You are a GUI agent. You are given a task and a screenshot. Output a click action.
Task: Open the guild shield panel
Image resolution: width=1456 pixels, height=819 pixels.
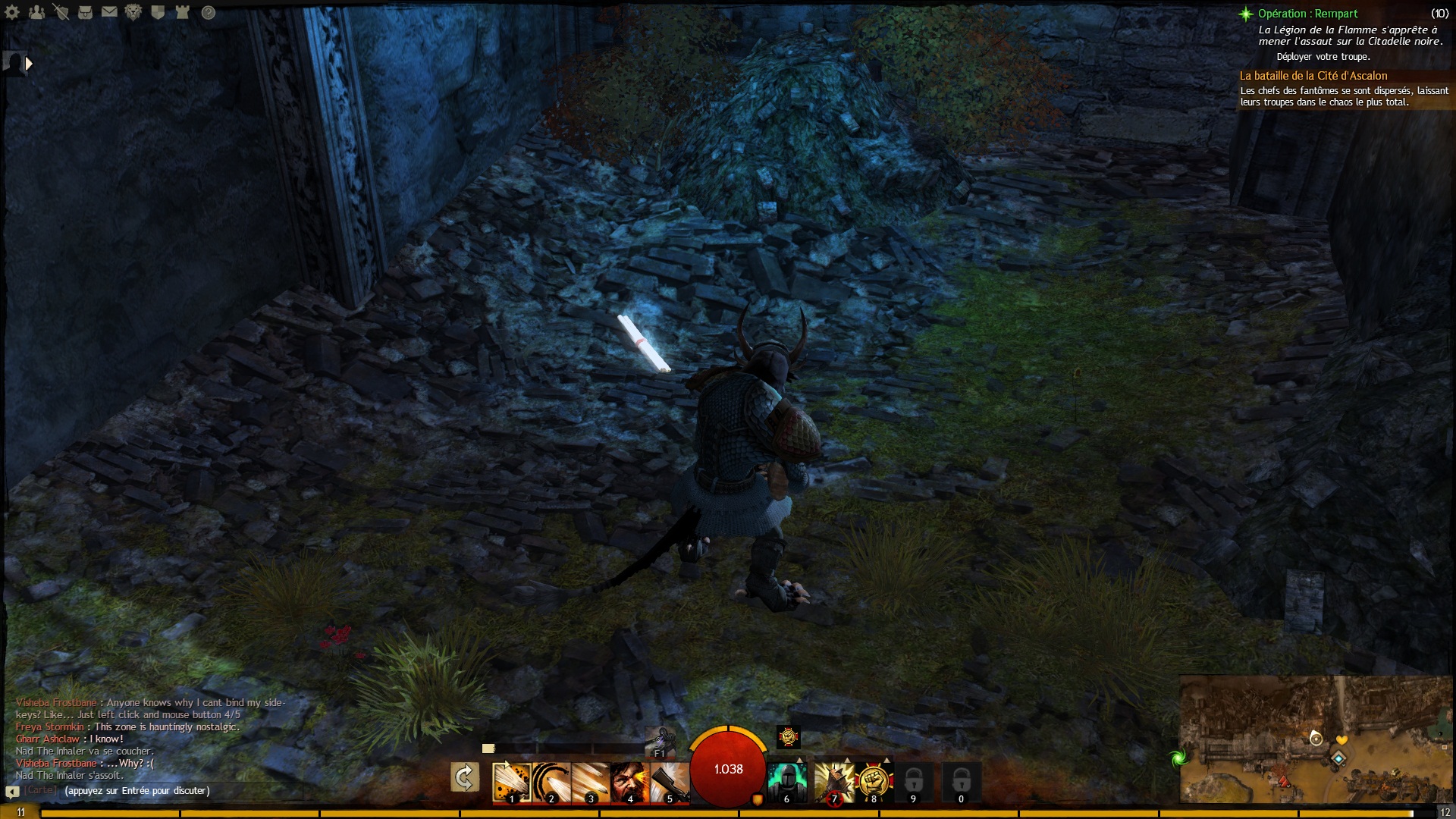click(x=158, y=12)
